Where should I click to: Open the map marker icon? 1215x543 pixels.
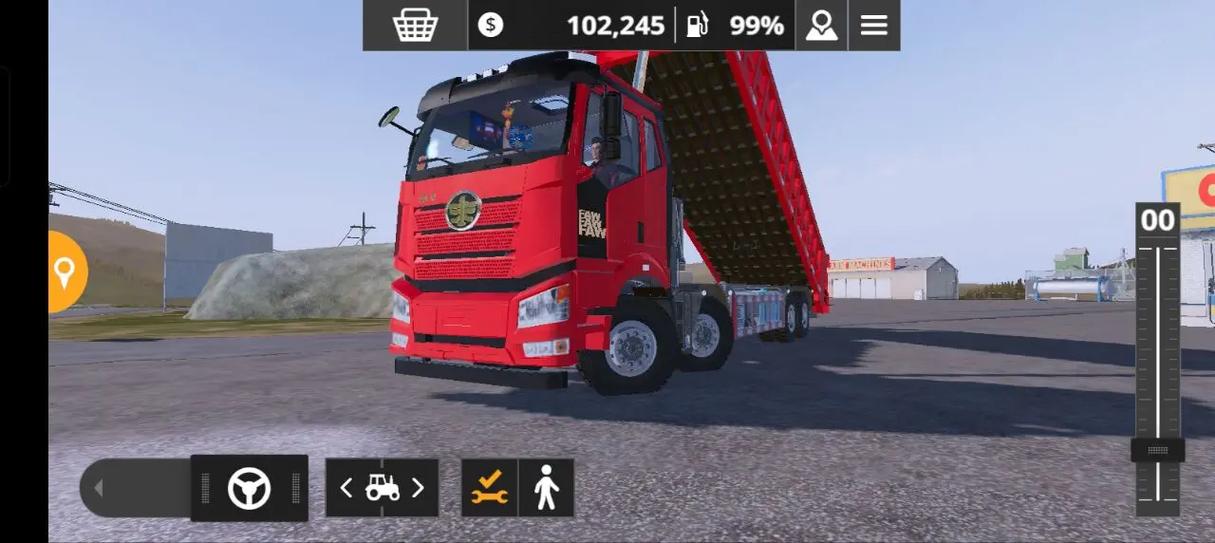(x=821, y=25)
